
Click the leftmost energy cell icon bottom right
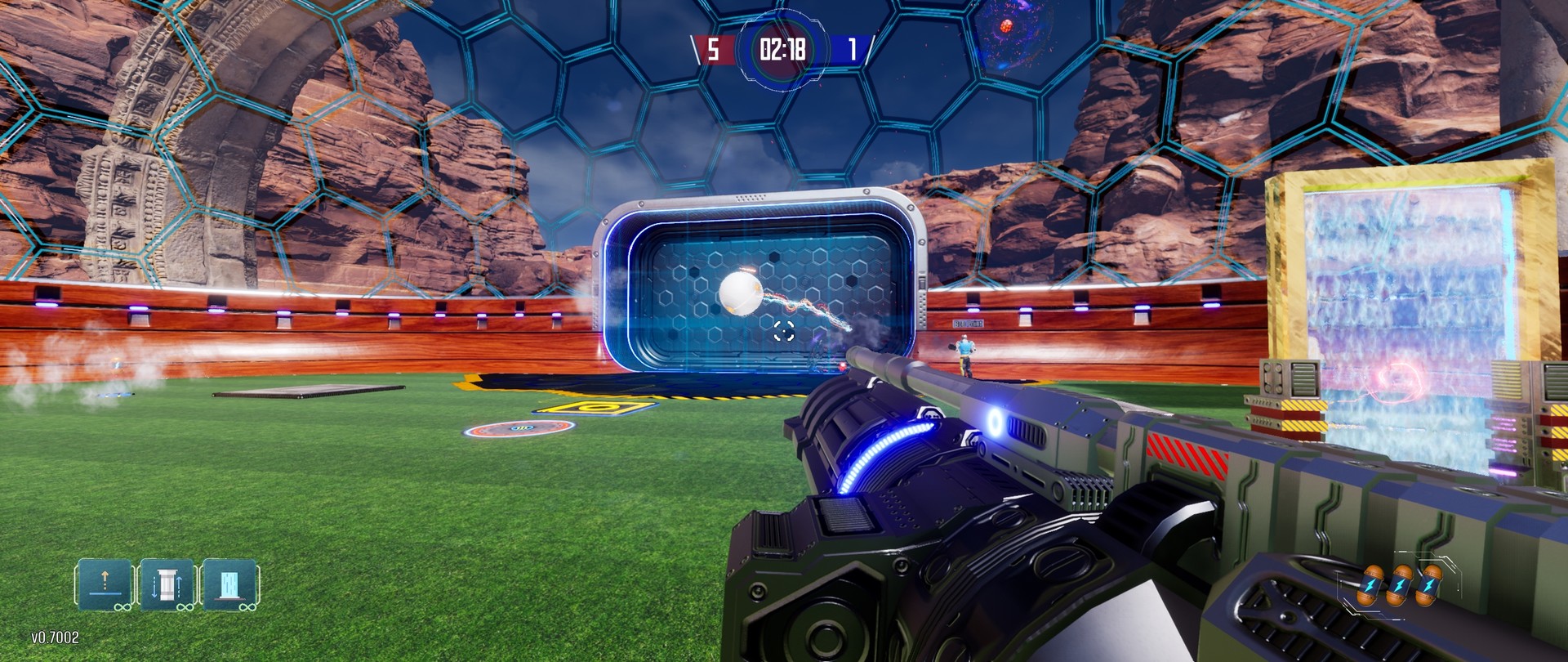tap(1370, 586)
